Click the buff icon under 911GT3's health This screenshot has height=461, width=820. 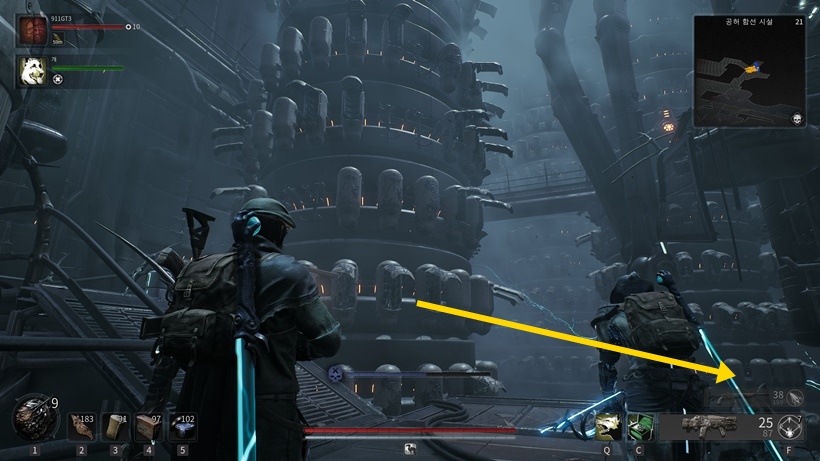58,40
